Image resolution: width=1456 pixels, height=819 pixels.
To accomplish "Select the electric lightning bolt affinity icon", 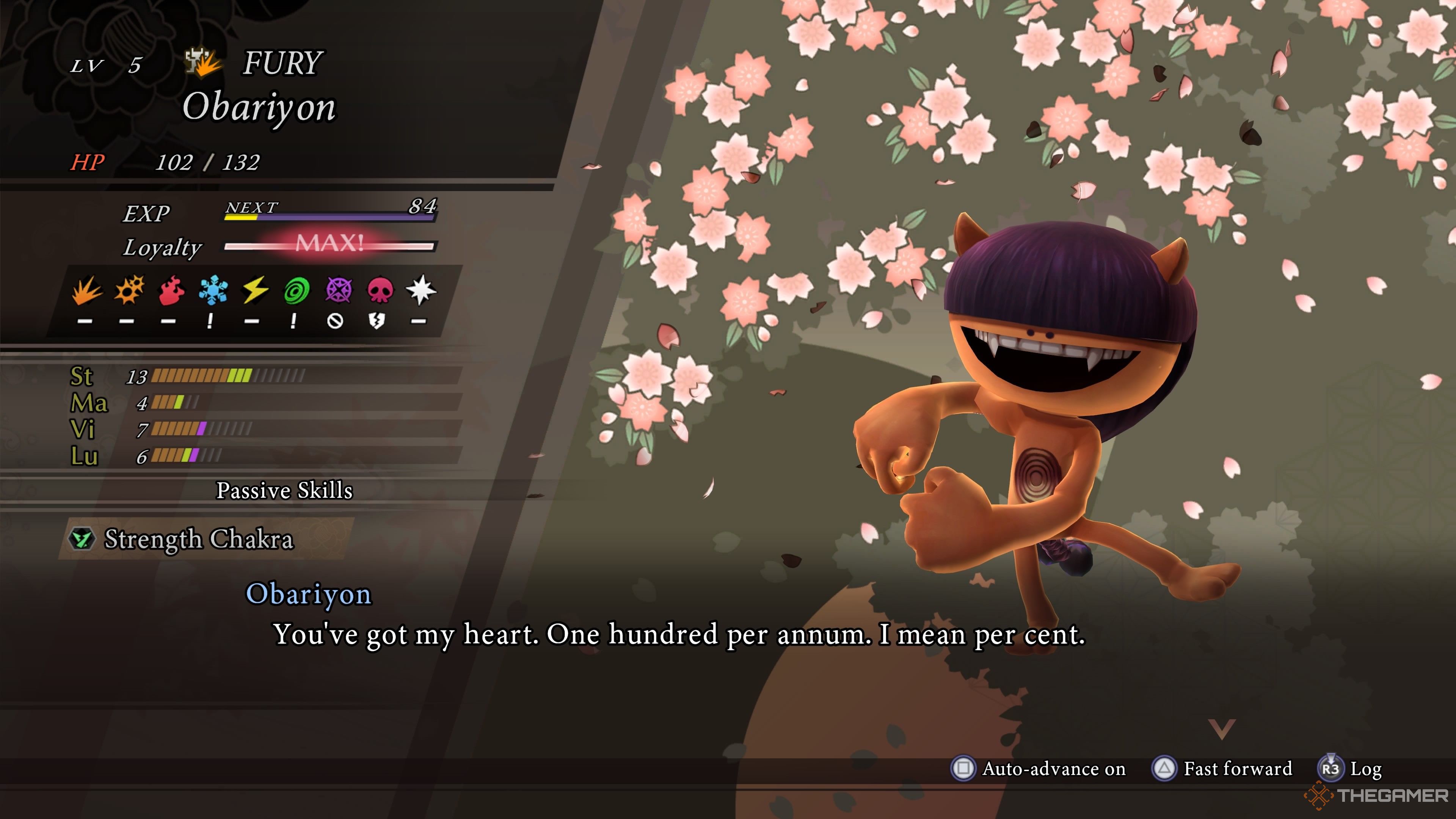I will tap(255, 290).
